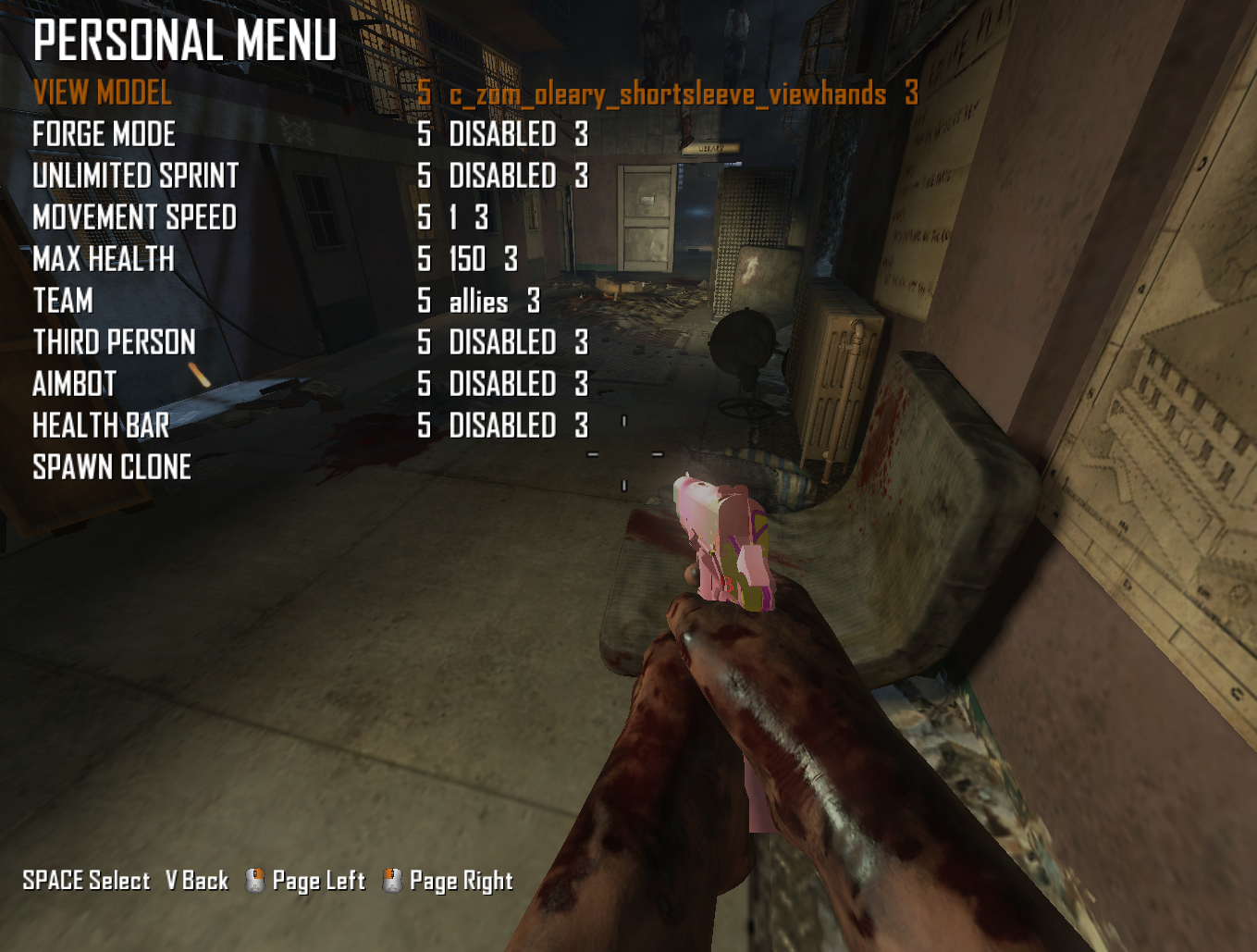Select the View Model menu entry

[x=103, y=93]
